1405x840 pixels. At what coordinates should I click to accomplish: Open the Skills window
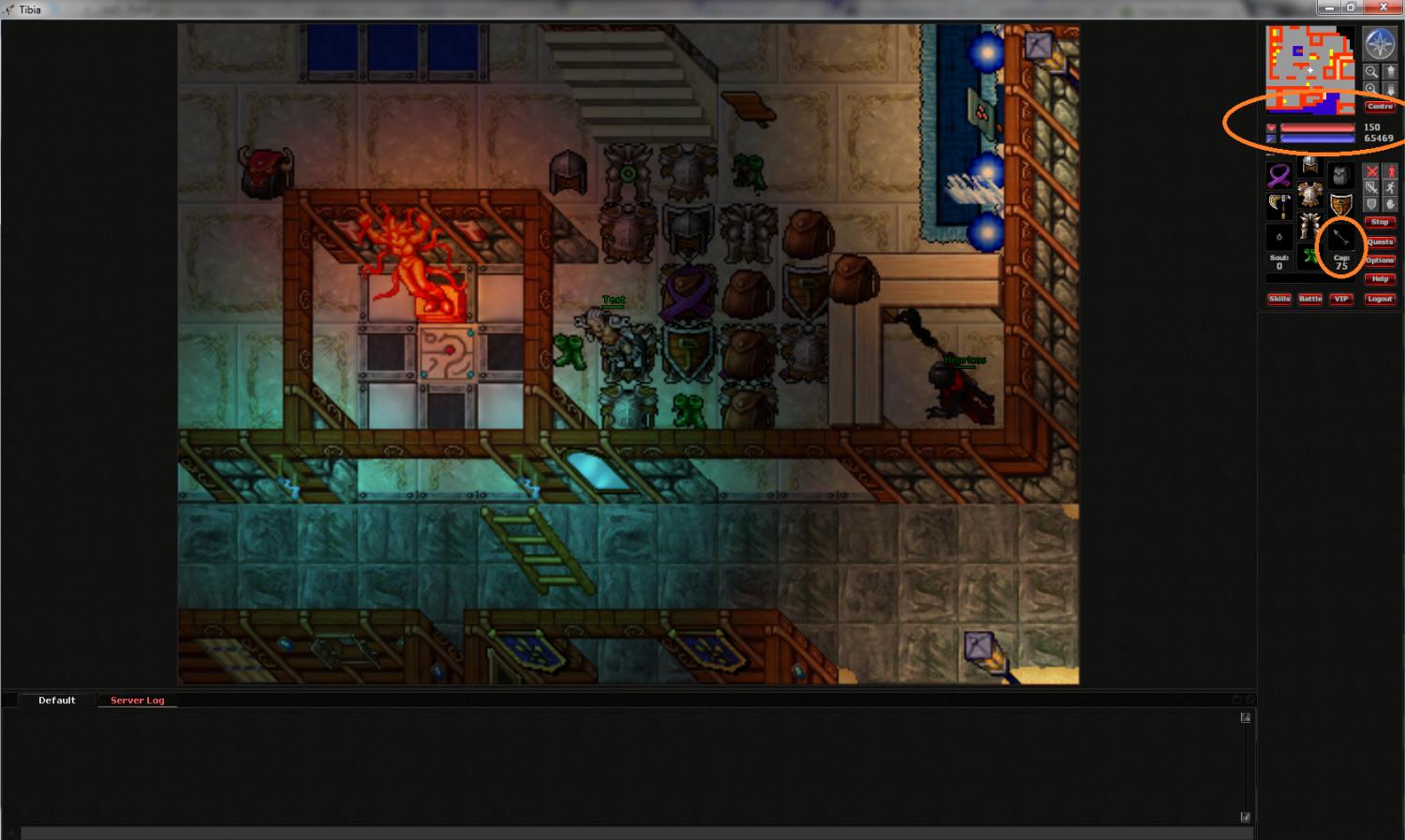point(1279,299)
